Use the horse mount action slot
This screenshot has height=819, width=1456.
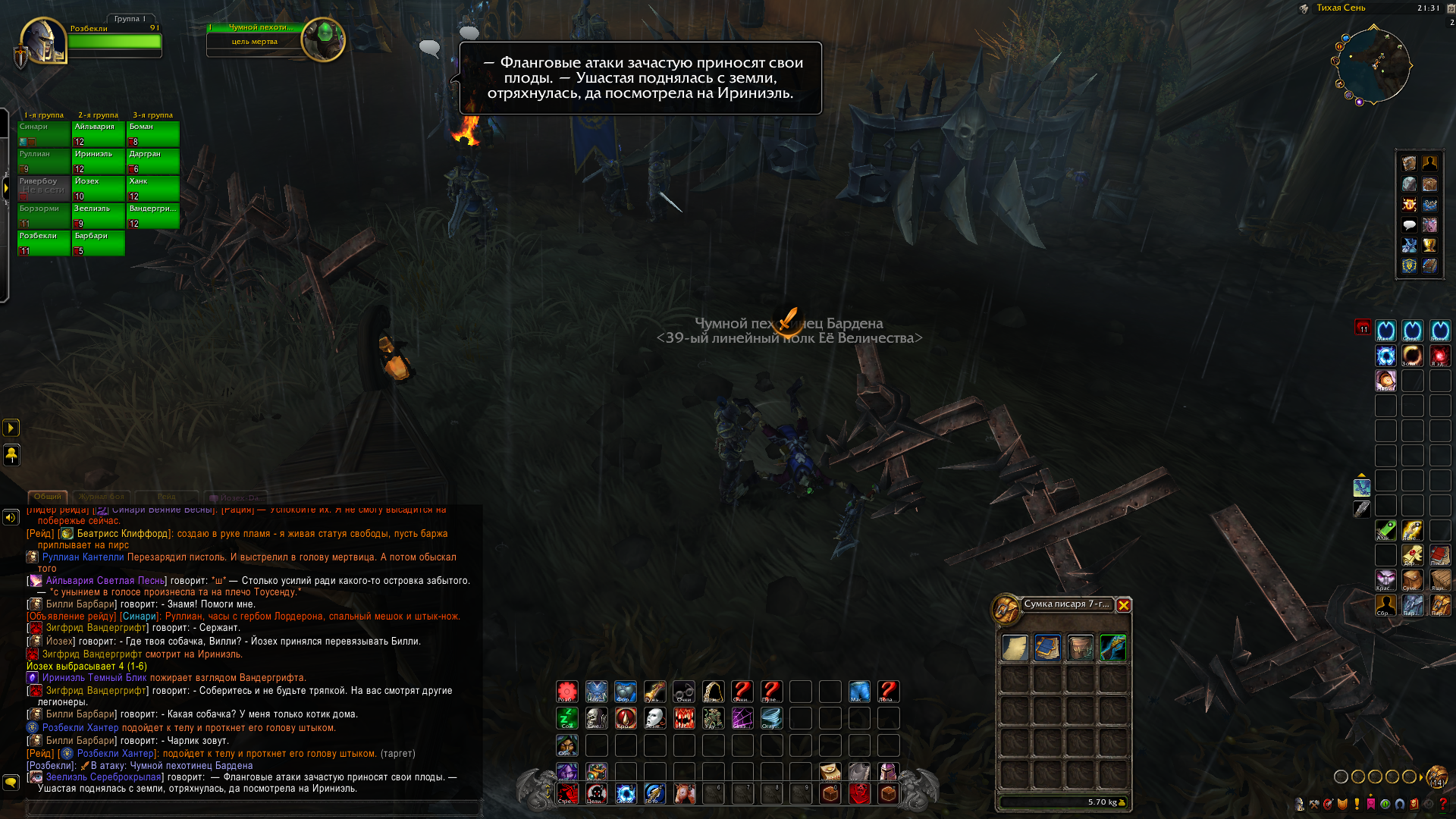pos(684,793)
